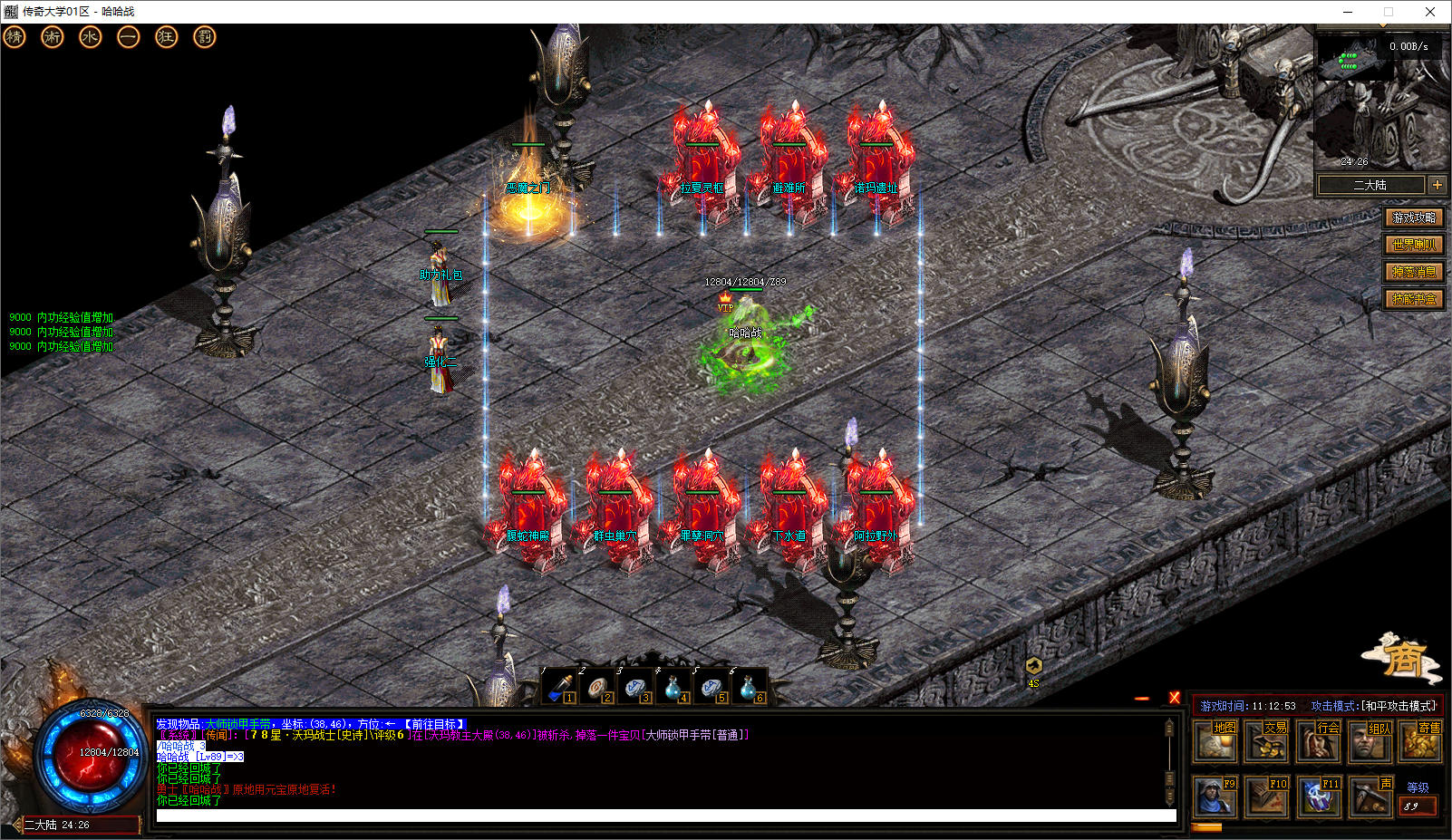This screenshot has height=840, width=1452.
Task: Expand the minimap with the plus button
Action: tap(1437, 185)
